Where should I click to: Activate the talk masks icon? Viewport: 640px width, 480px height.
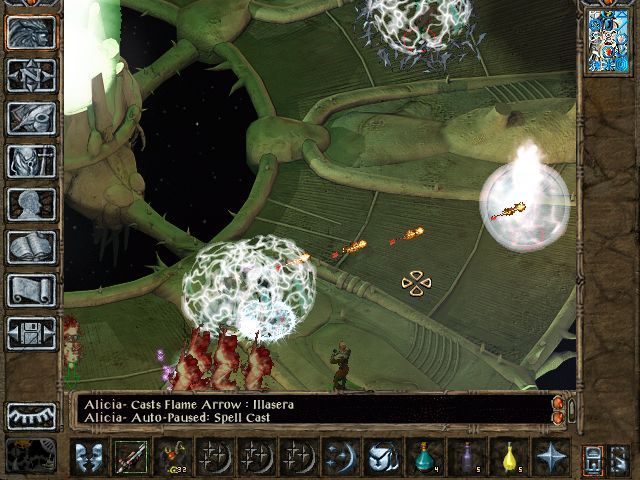tap(88, 457)
